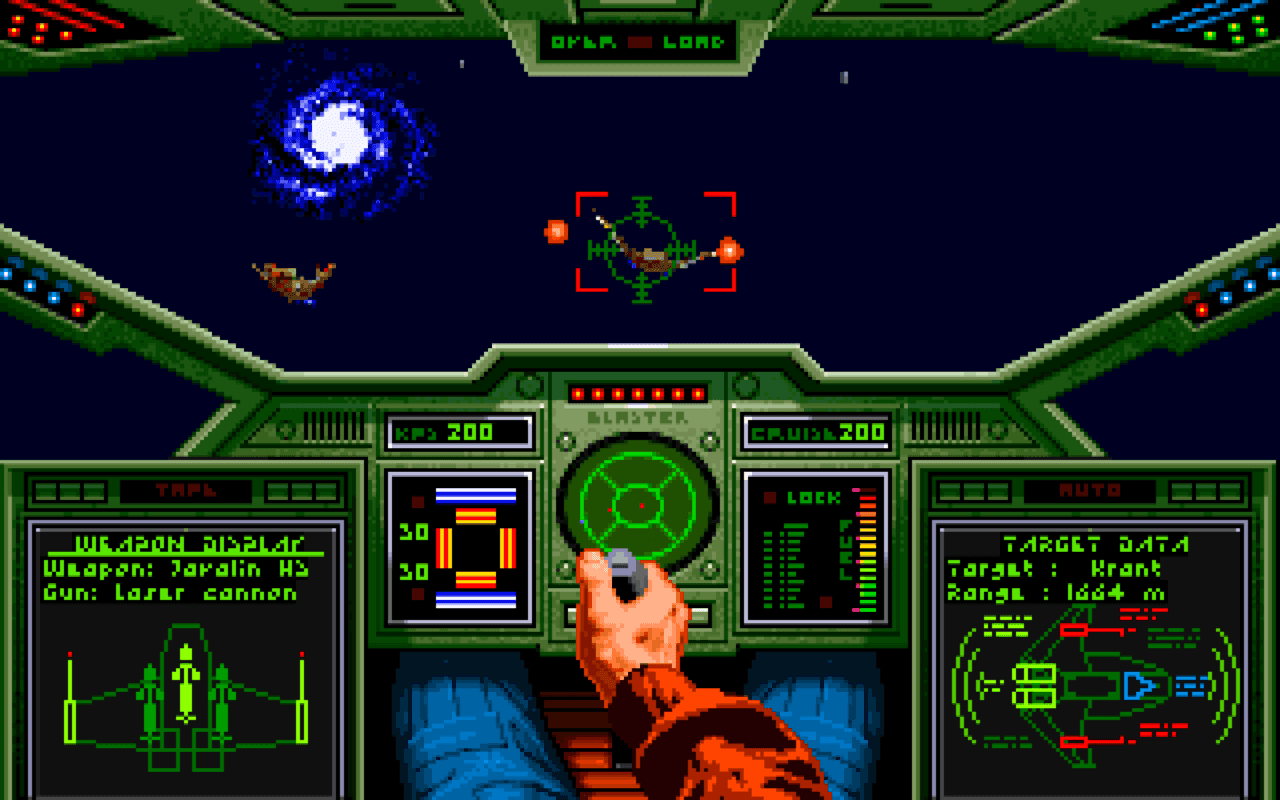Click the CRUISE 200 speed readout

click(815, 432)
